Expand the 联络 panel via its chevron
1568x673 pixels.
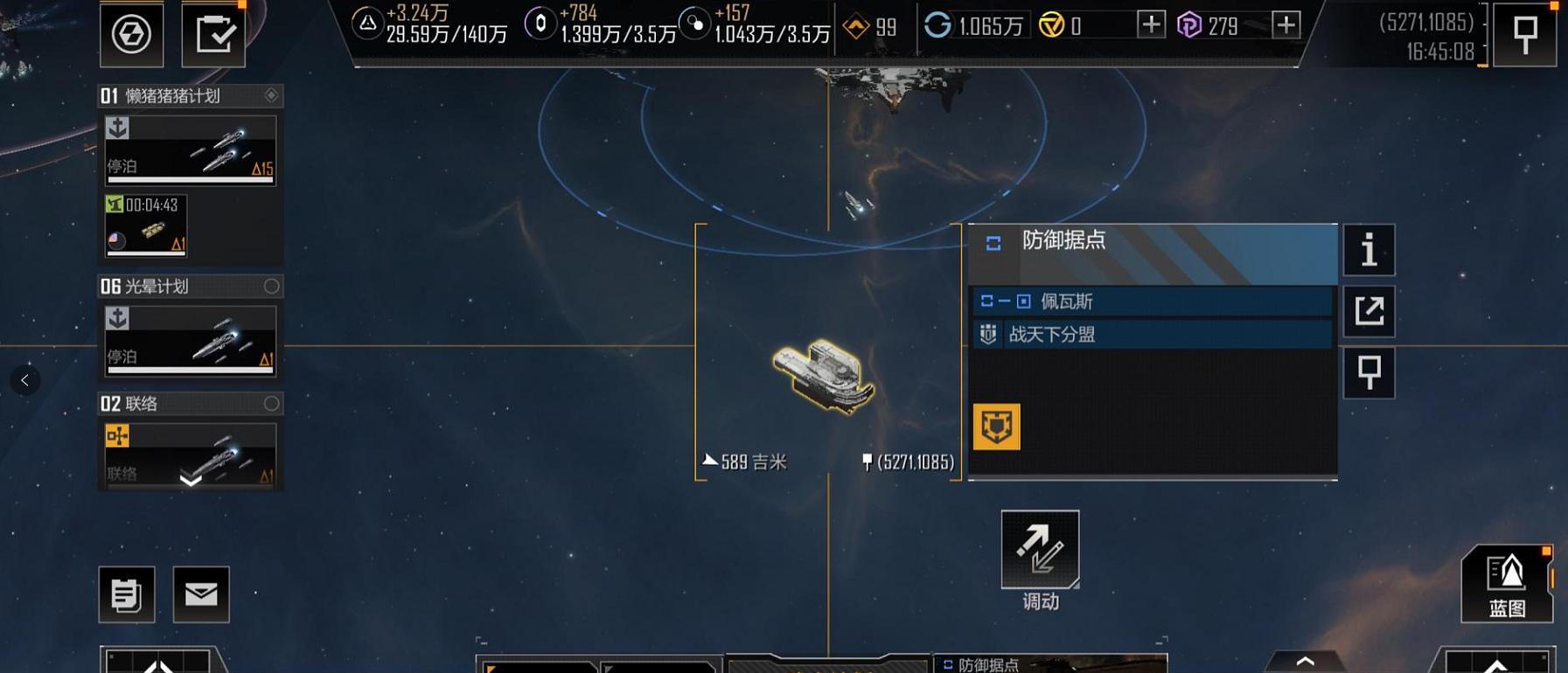(x=189, y=478)
